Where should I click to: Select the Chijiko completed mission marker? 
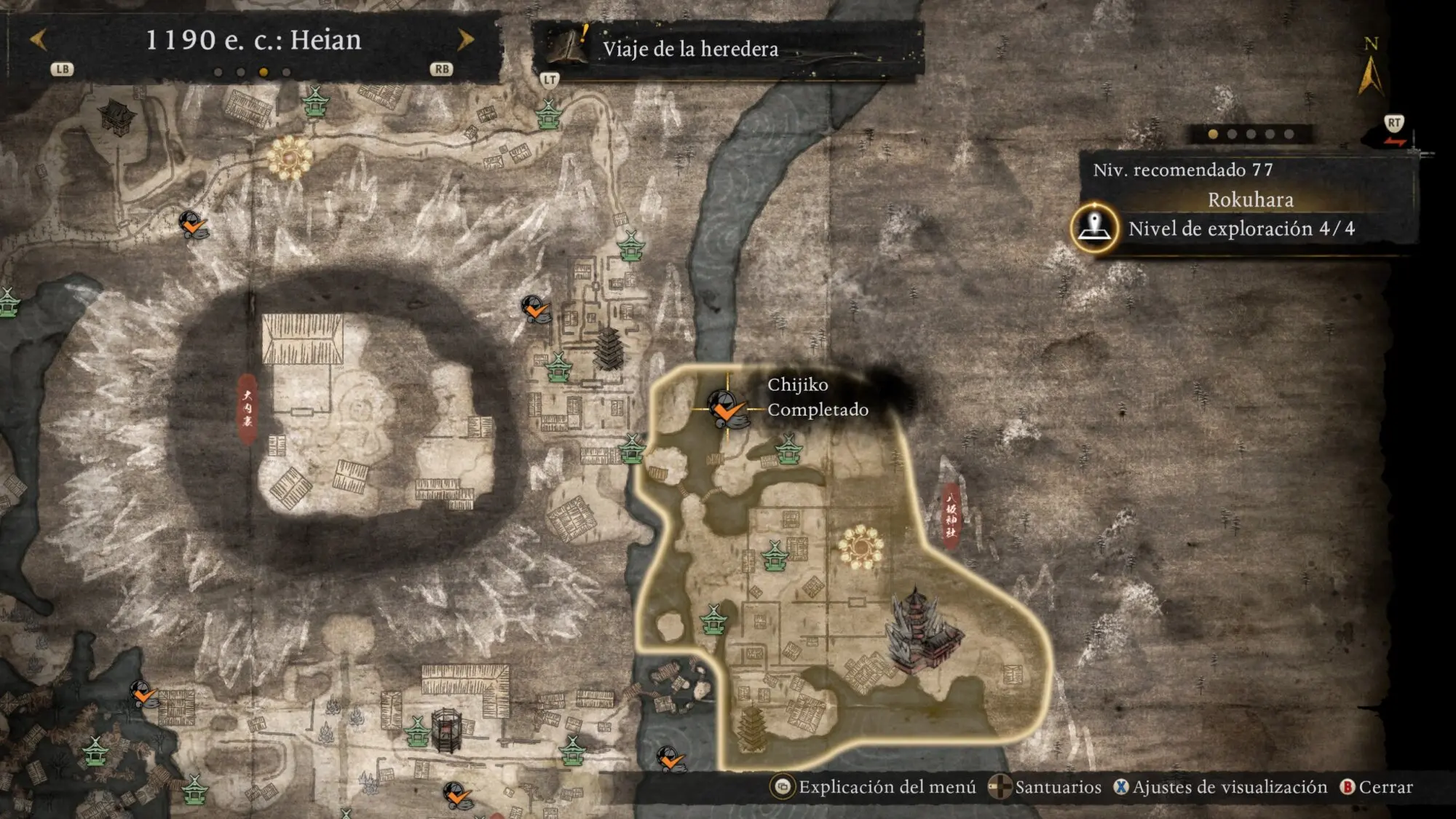(x=725, y=408)
